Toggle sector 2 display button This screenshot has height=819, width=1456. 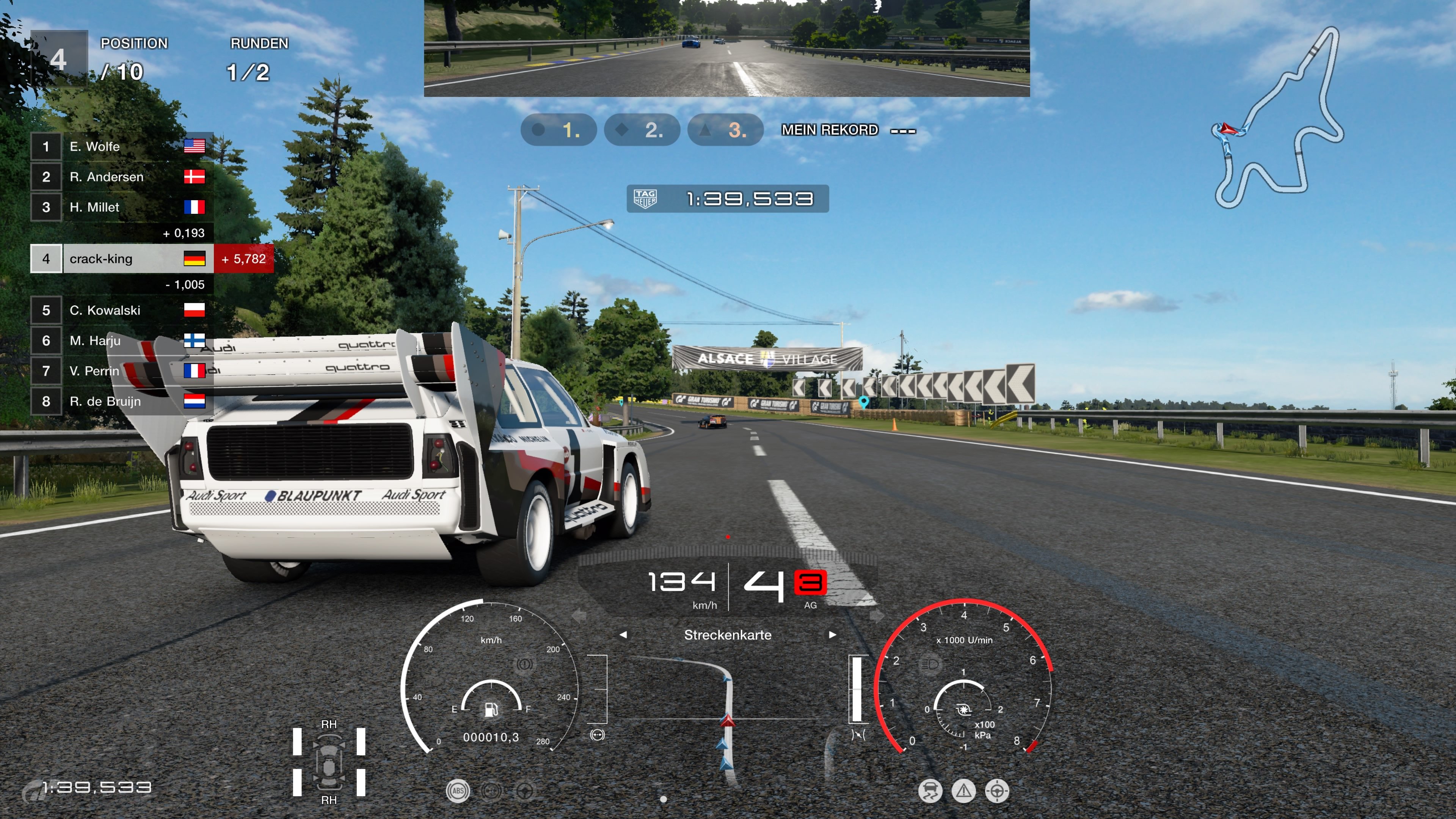642,130
